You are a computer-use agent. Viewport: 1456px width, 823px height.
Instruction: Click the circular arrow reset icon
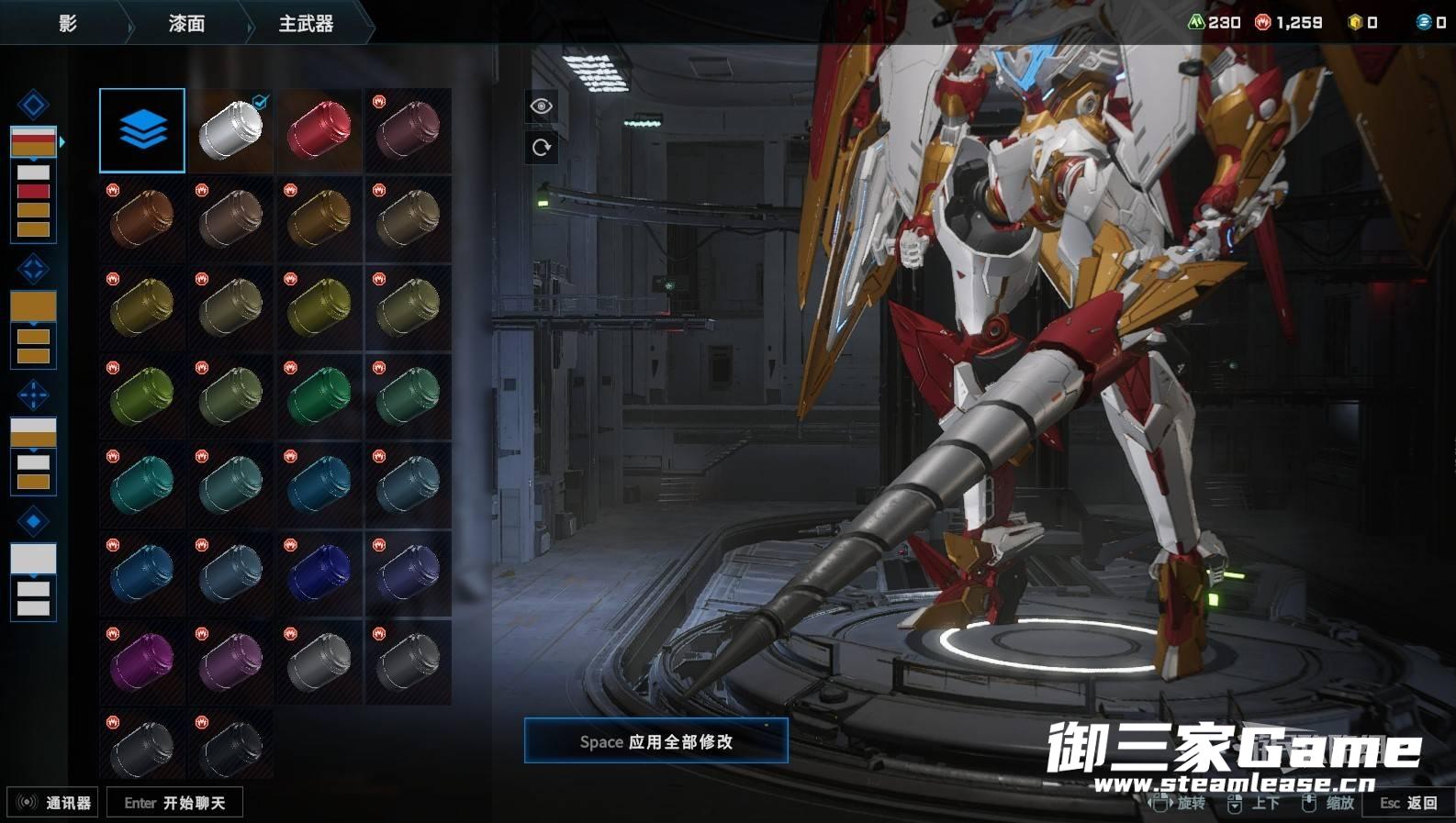point(542,147)
